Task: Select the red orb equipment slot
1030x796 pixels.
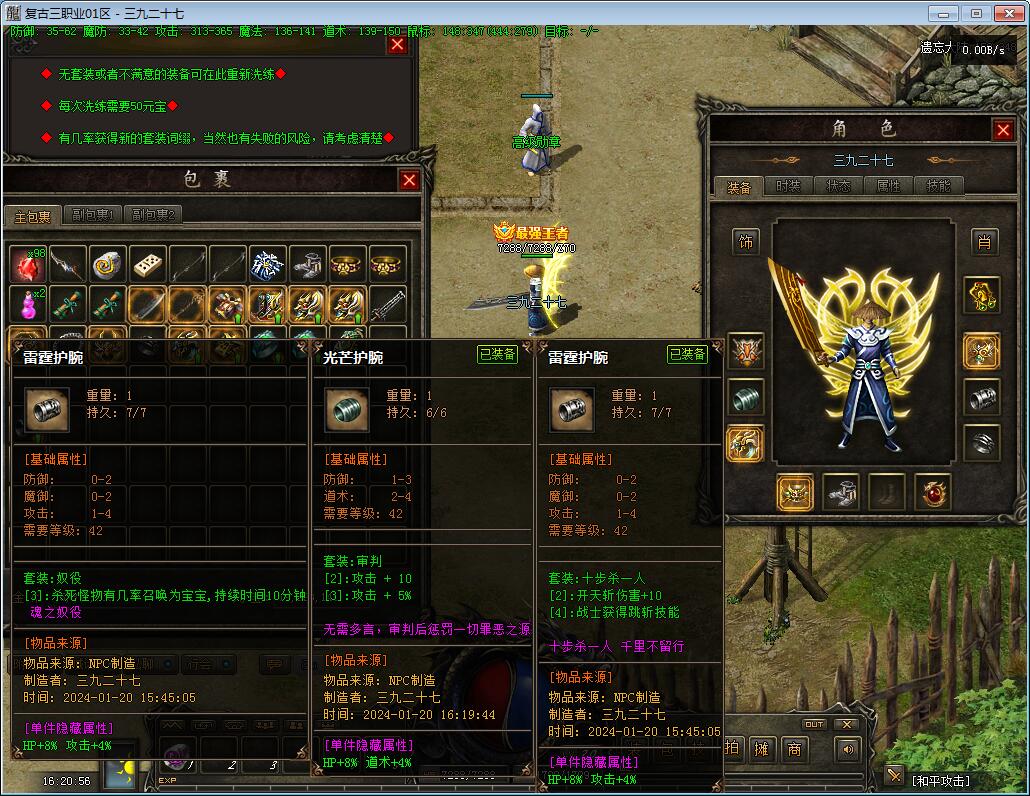Action: 932,491
